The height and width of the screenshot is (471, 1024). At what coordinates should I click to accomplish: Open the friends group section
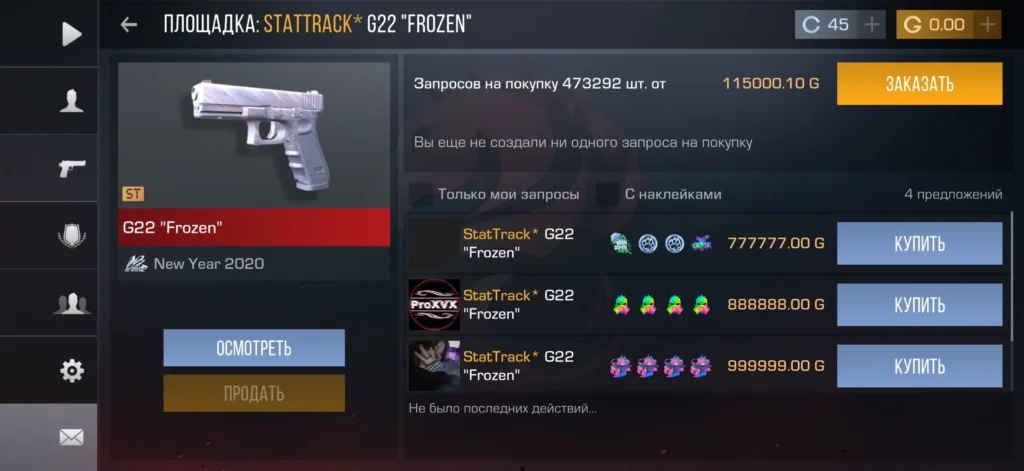tap(71, 304)
